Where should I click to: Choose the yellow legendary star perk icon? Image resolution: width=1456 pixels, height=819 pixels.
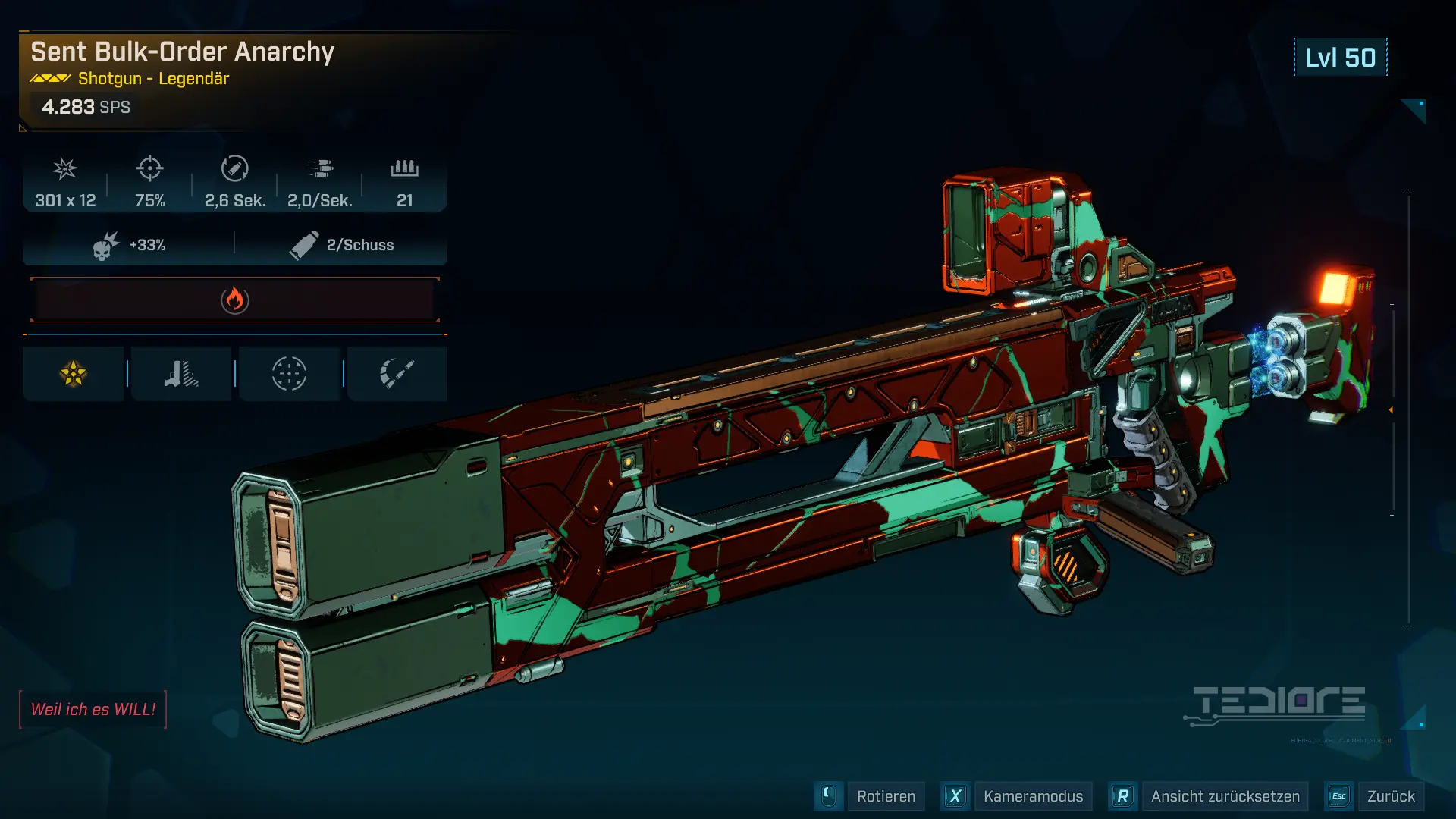[x=74, y=374]
